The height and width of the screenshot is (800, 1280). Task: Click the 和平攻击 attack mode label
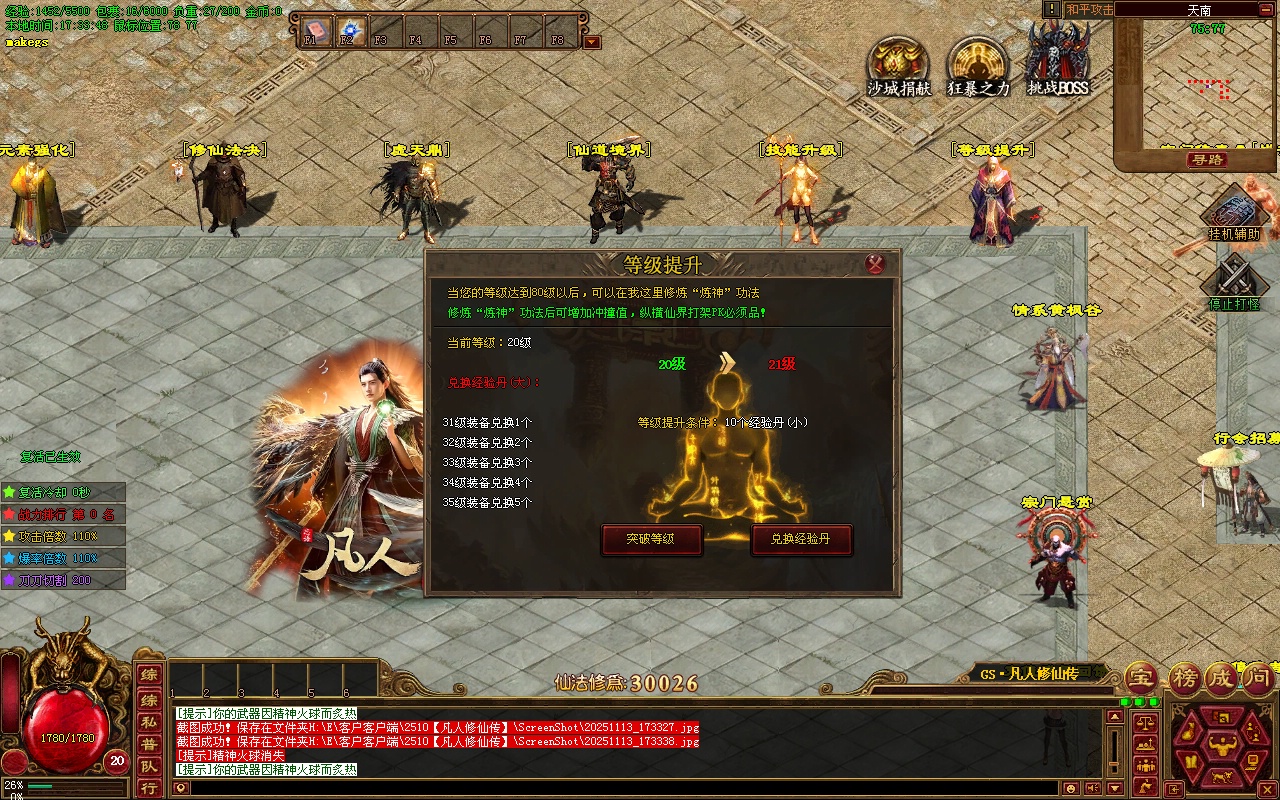[x=1088, y=9]
